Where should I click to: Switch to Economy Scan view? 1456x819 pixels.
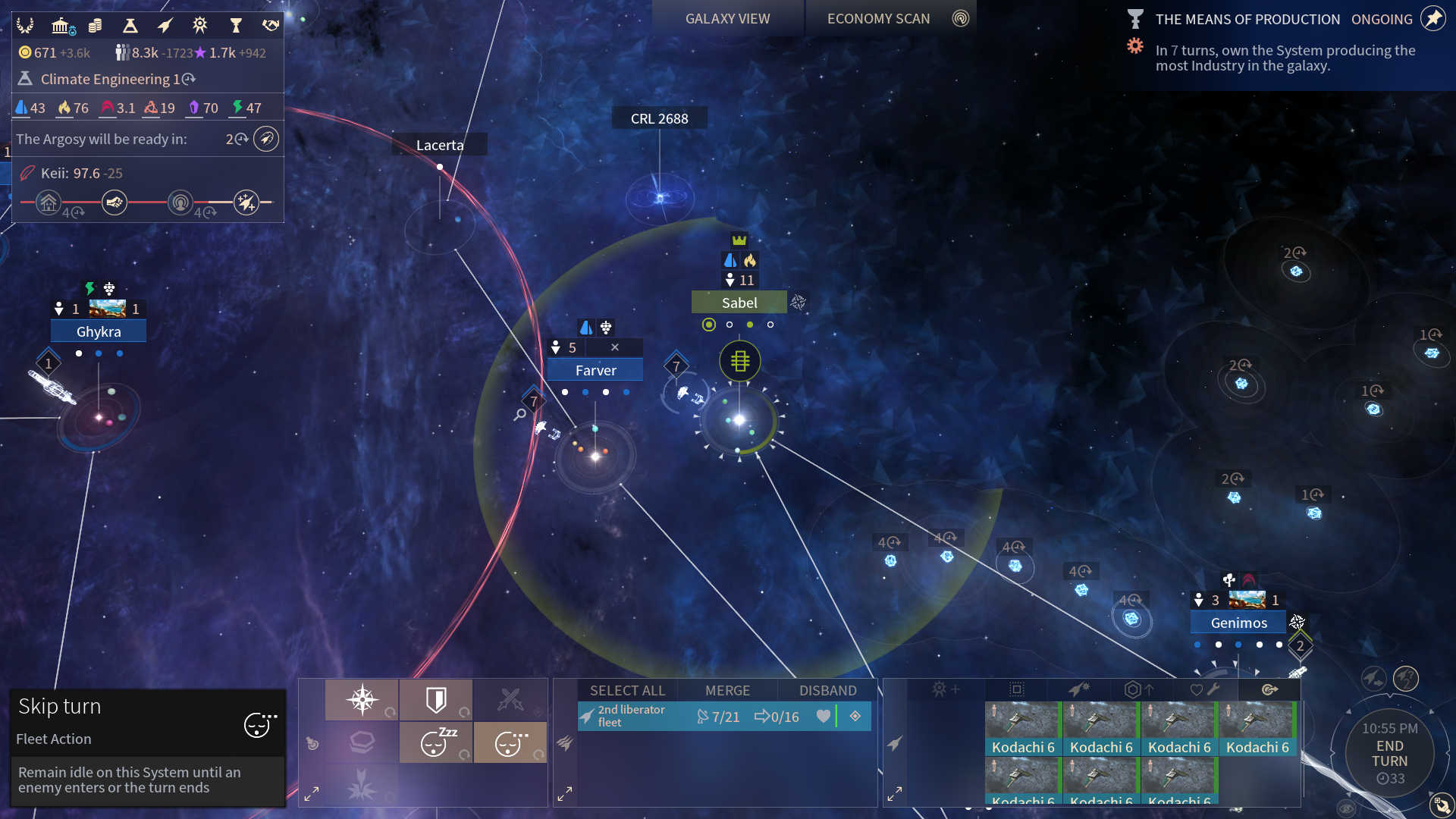click(x=878, y=18)
